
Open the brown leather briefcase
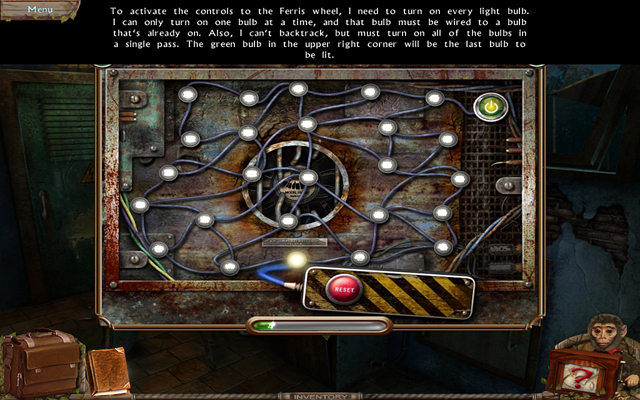[42, 363]
